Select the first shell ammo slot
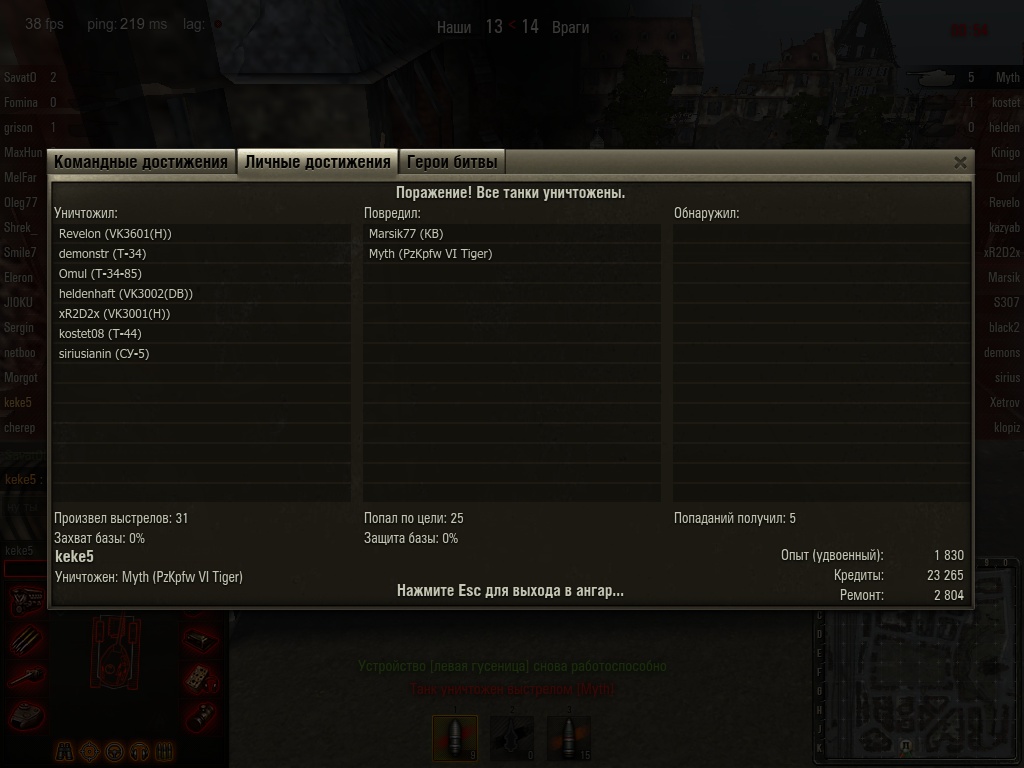1024x768 pixels. (x=455, y=737)
